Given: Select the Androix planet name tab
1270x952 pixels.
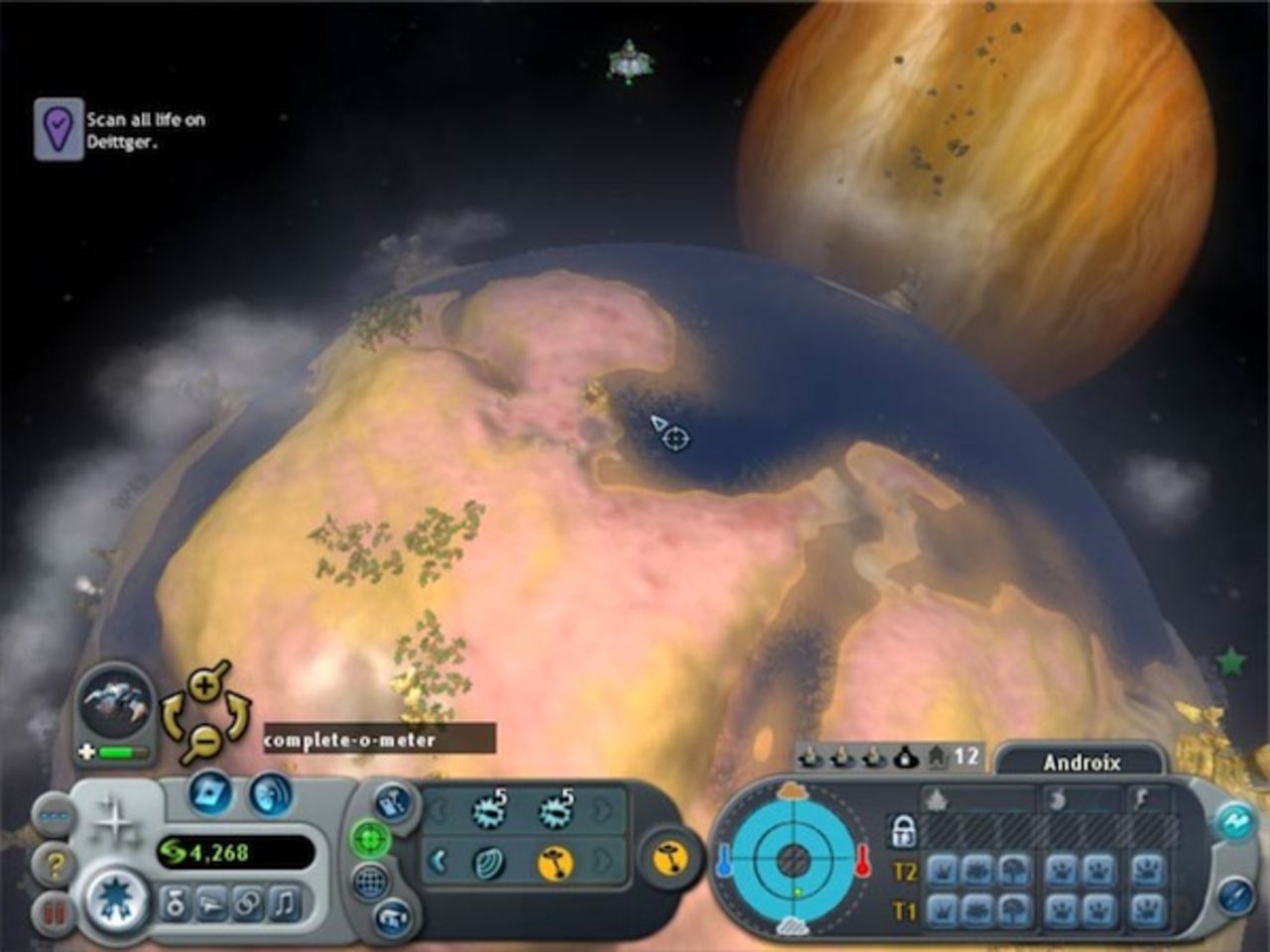Looking at the screenshot, I should tap(1081, 763).
